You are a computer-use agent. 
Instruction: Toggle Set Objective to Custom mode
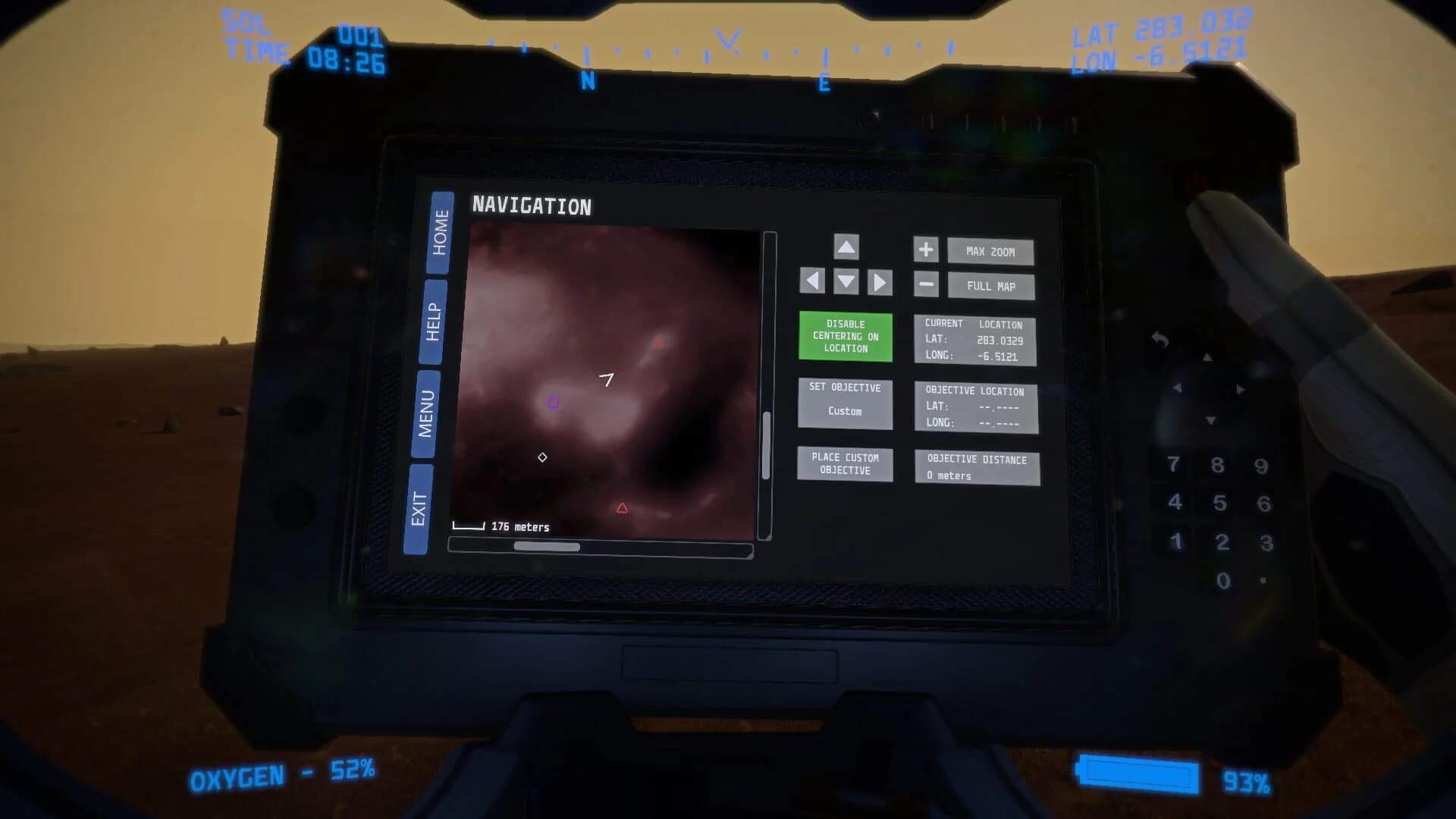point(845,402)
